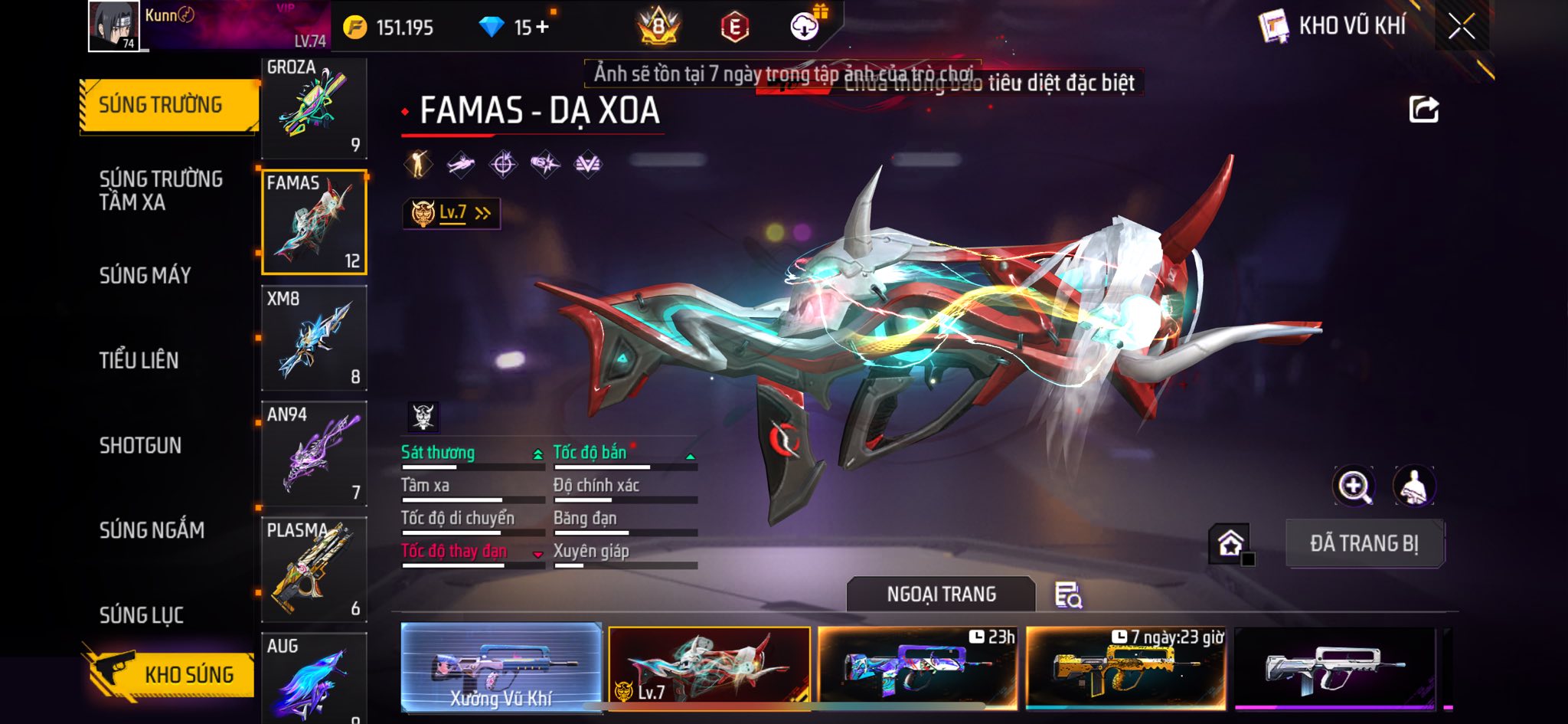Viewport: 1568px width, 724px height.
Task: Zoom in with the magnifier icon
Action: [x=1354, y=486]
